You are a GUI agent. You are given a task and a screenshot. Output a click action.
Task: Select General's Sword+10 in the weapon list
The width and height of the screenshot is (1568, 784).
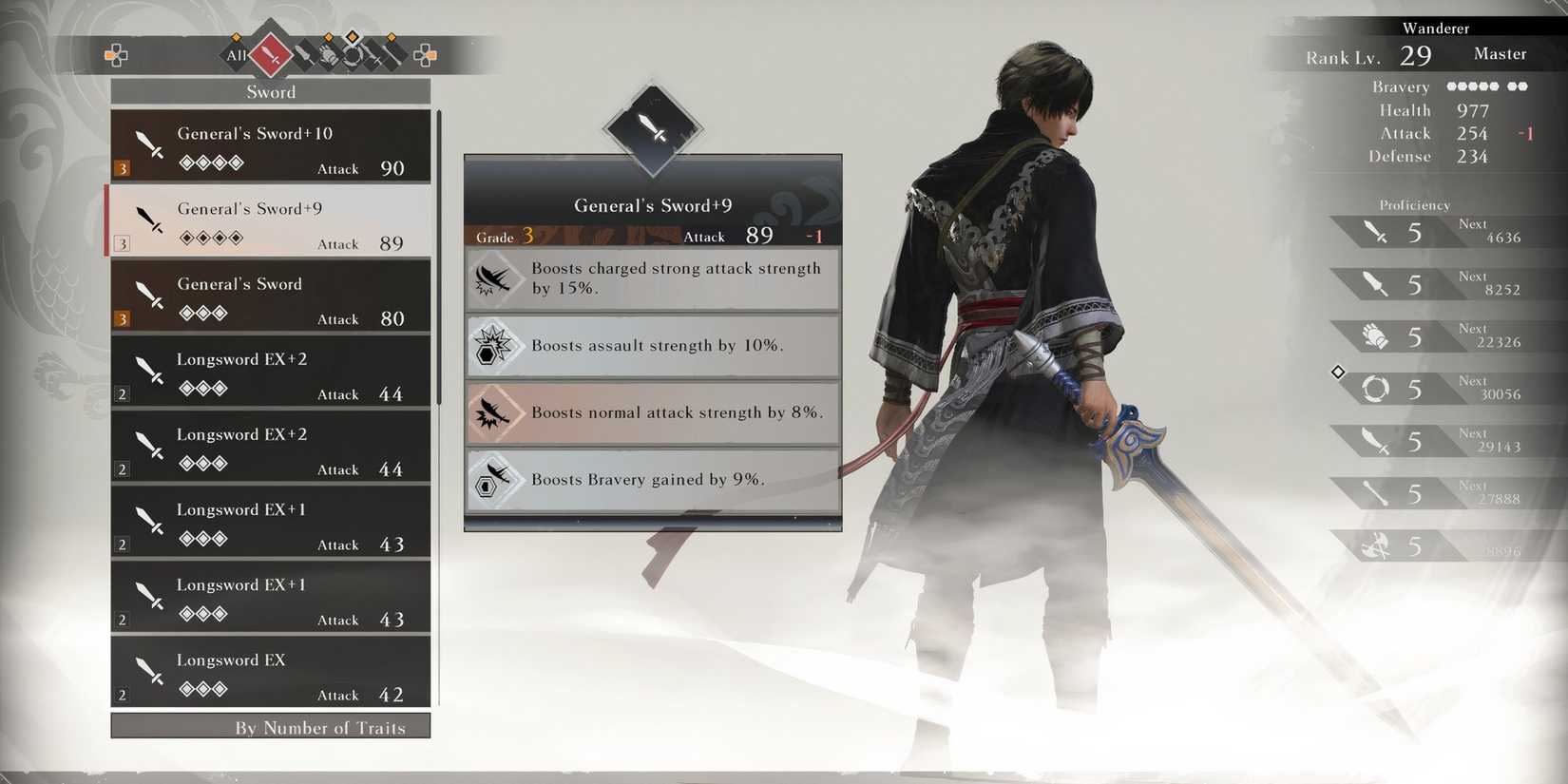(x=271, y=147)
